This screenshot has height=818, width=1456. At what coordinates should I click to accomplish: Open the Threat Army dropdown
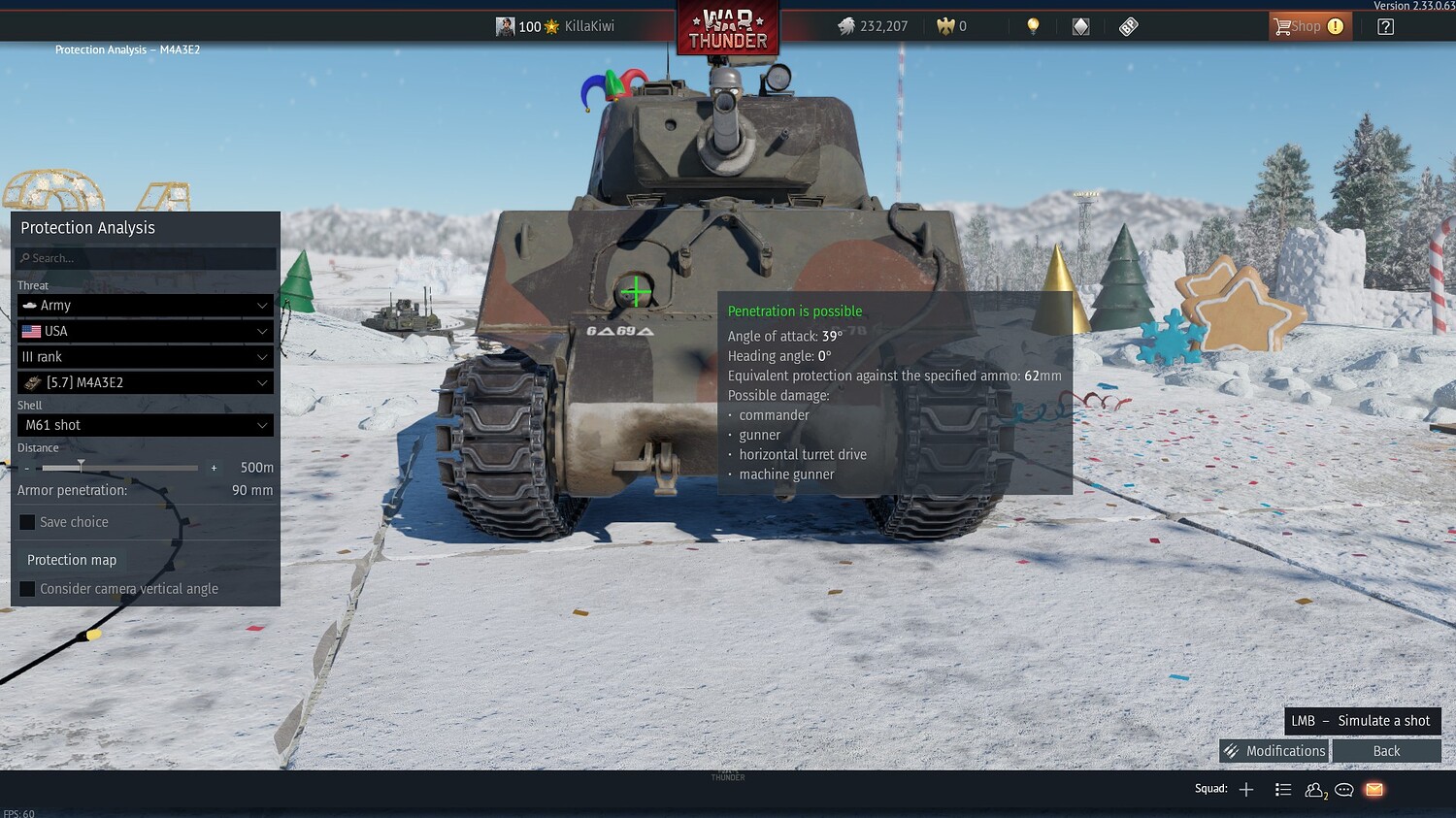click(x=144, y=305)
